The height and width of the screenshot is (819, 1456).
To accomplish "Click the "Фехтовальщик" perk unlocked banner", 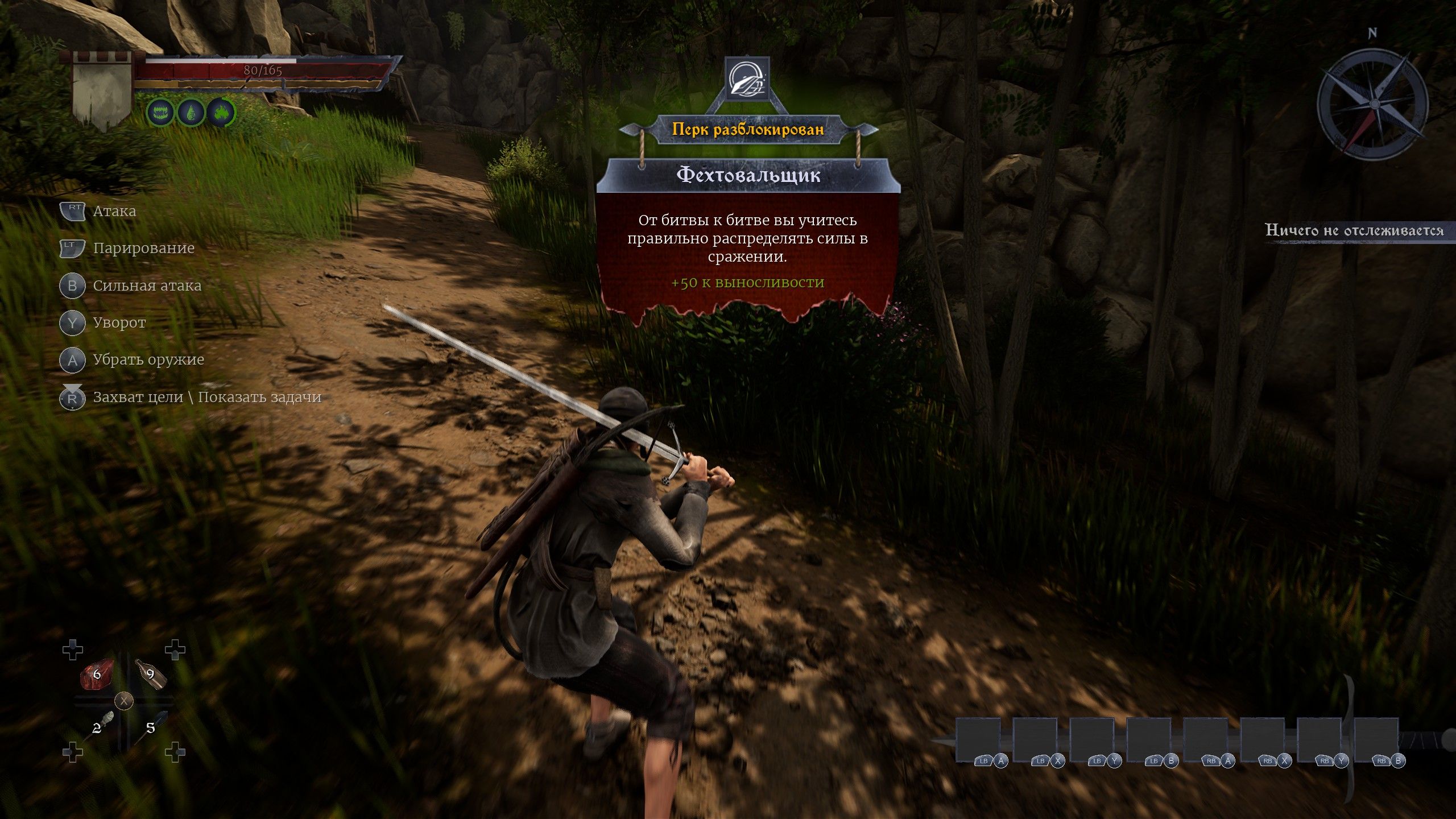I will click(748, 175).
